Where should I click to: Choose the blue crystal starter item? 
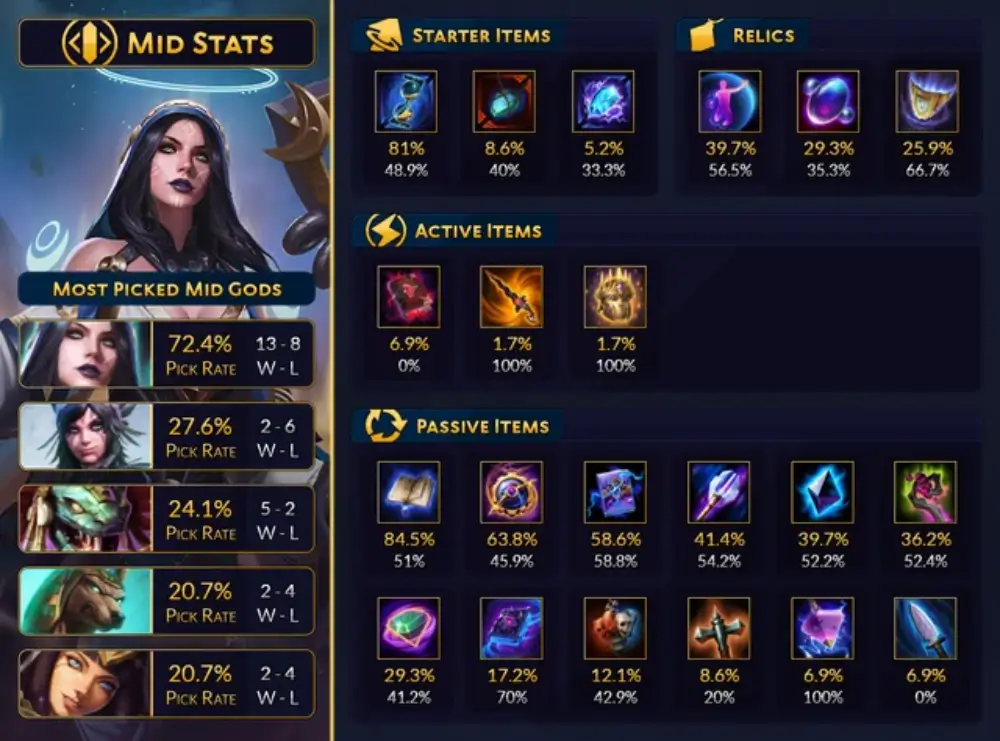point(602,101)
